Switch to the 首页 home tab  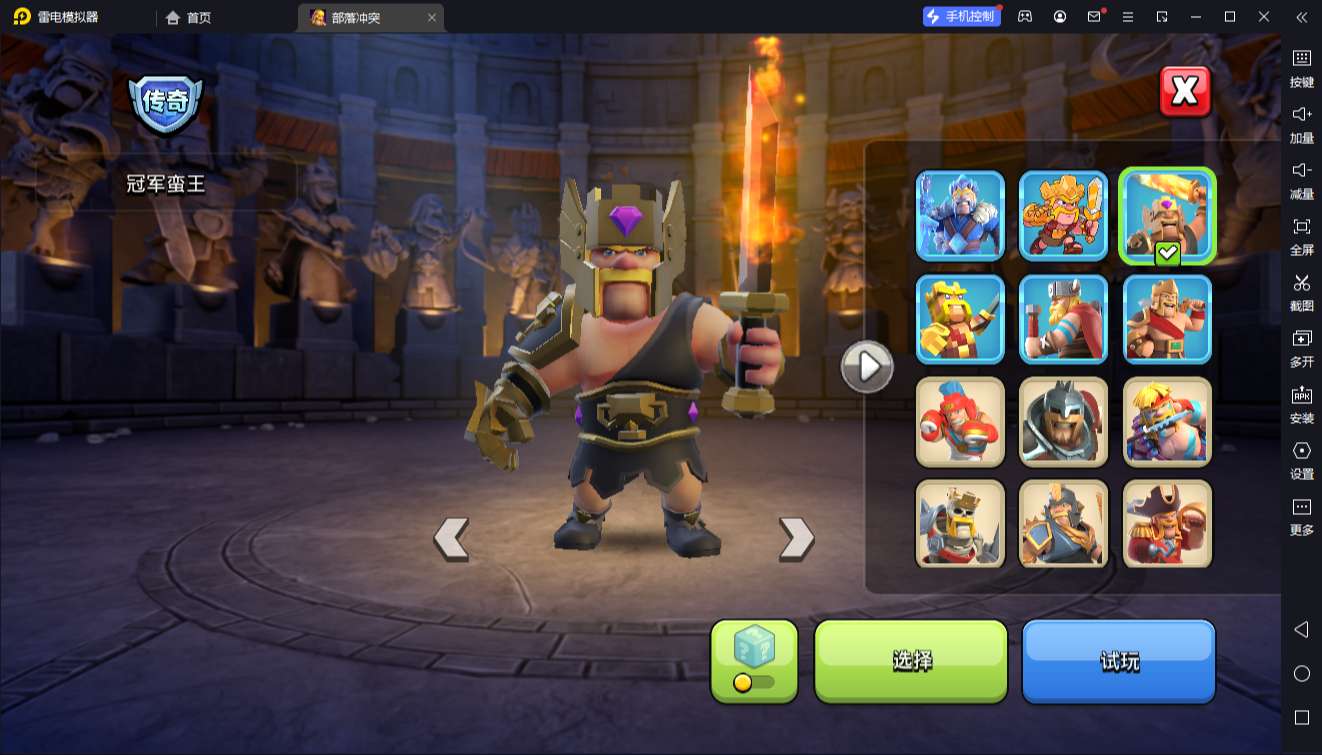point(188,17)
